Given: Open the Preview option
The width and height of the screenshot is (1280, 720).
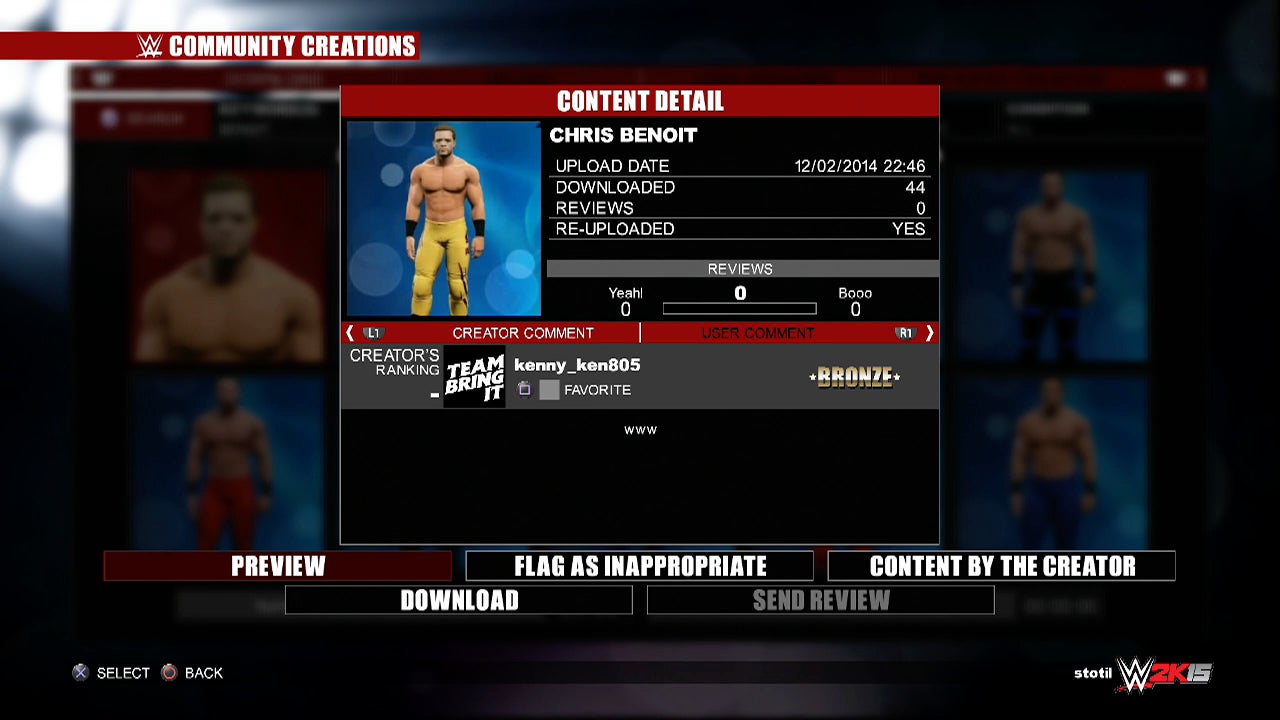Looking at the screenshot, I should pyautogui.click(x=278, y=566).
